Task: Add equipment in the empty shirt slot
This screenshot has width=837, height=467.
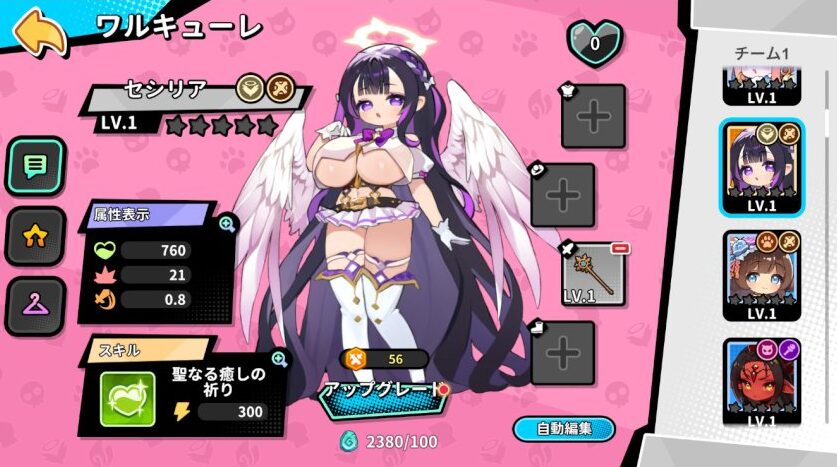Action: [x=593, y=116]
